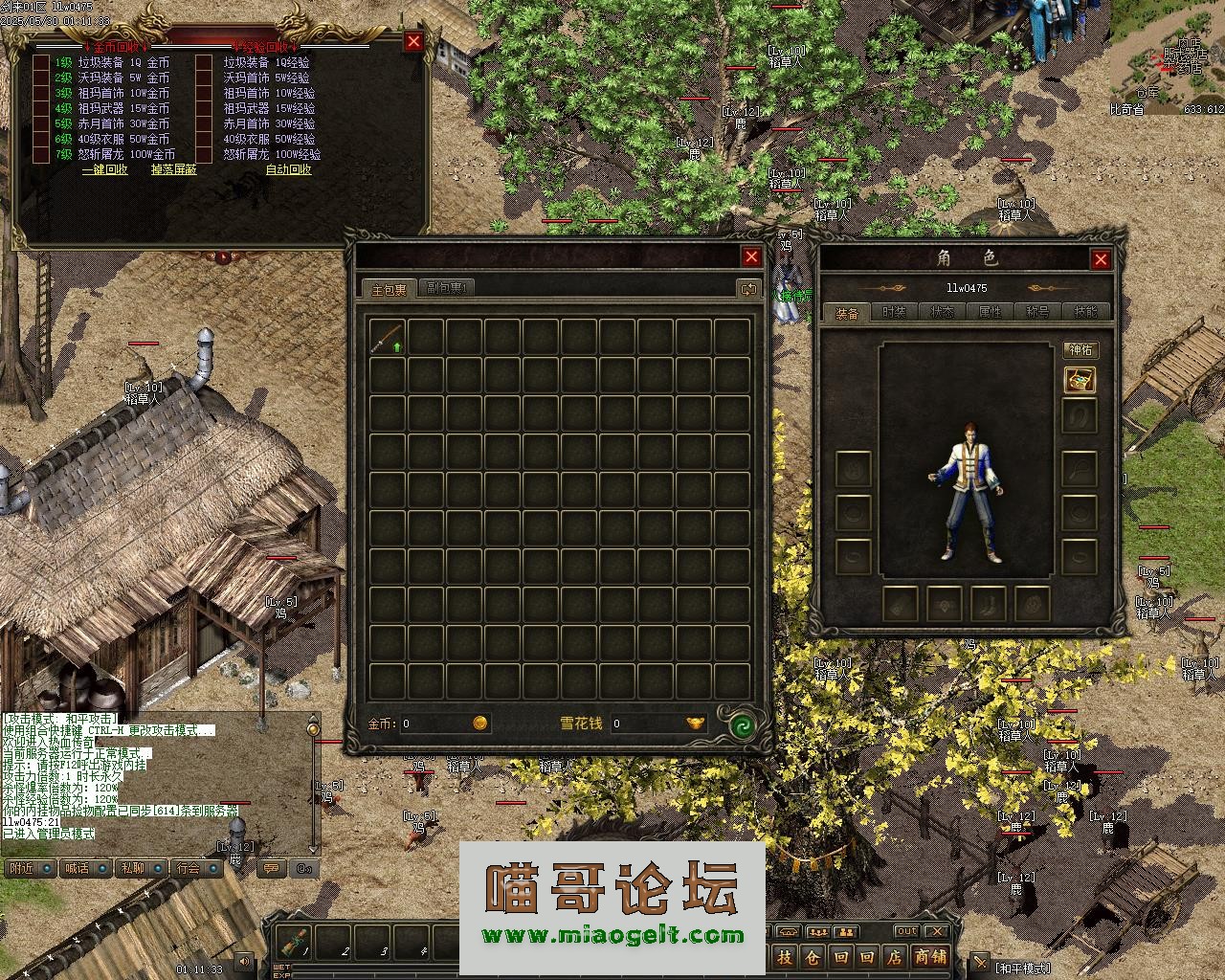Image resolution: width=1225 pixels, height=980 pixels.
Task: Close the 角色 character window
Action: (x=1101, y=259)
